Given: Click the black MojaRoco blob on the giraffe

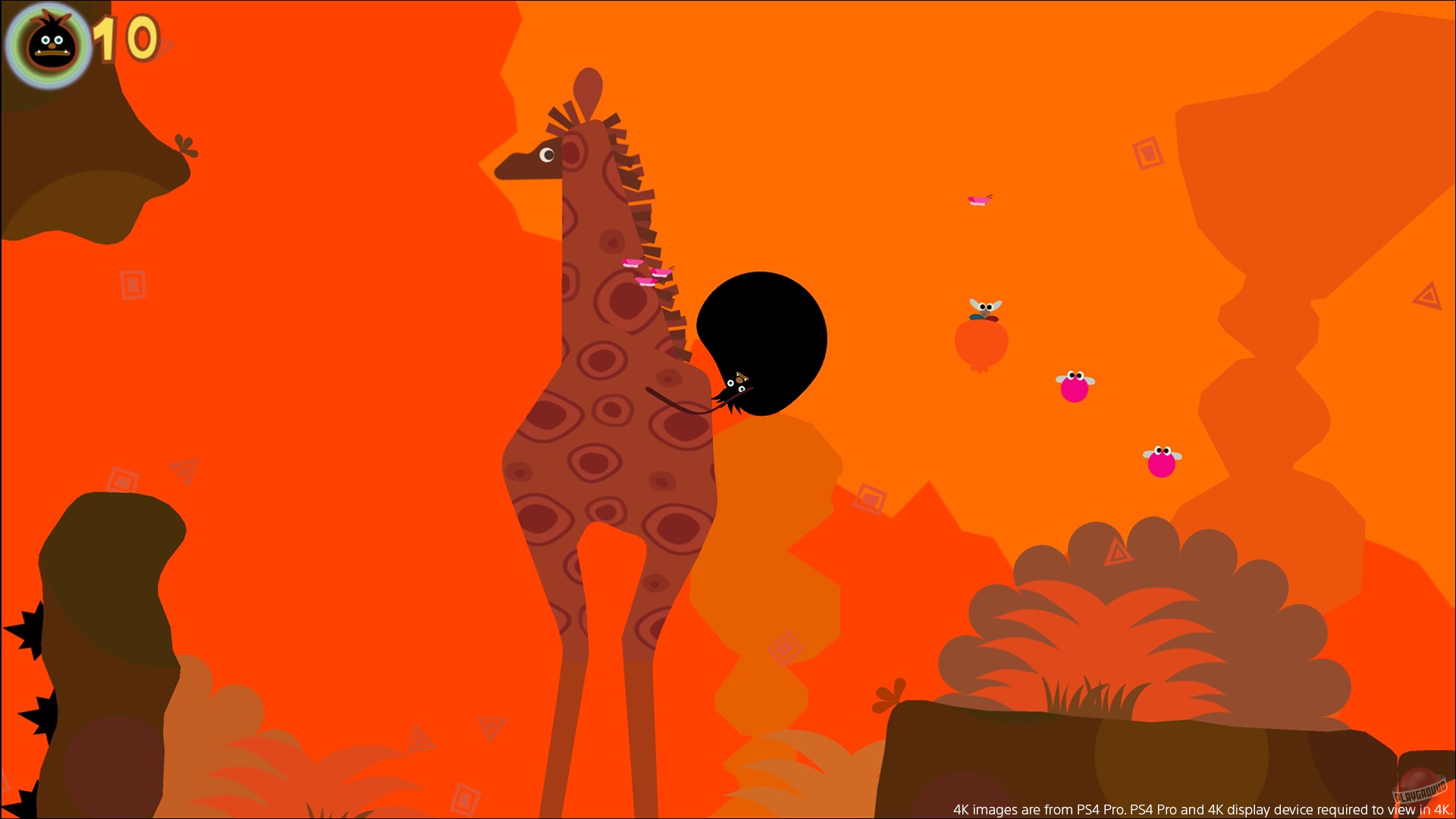Looking at the screenshot, I should [761, 341].
